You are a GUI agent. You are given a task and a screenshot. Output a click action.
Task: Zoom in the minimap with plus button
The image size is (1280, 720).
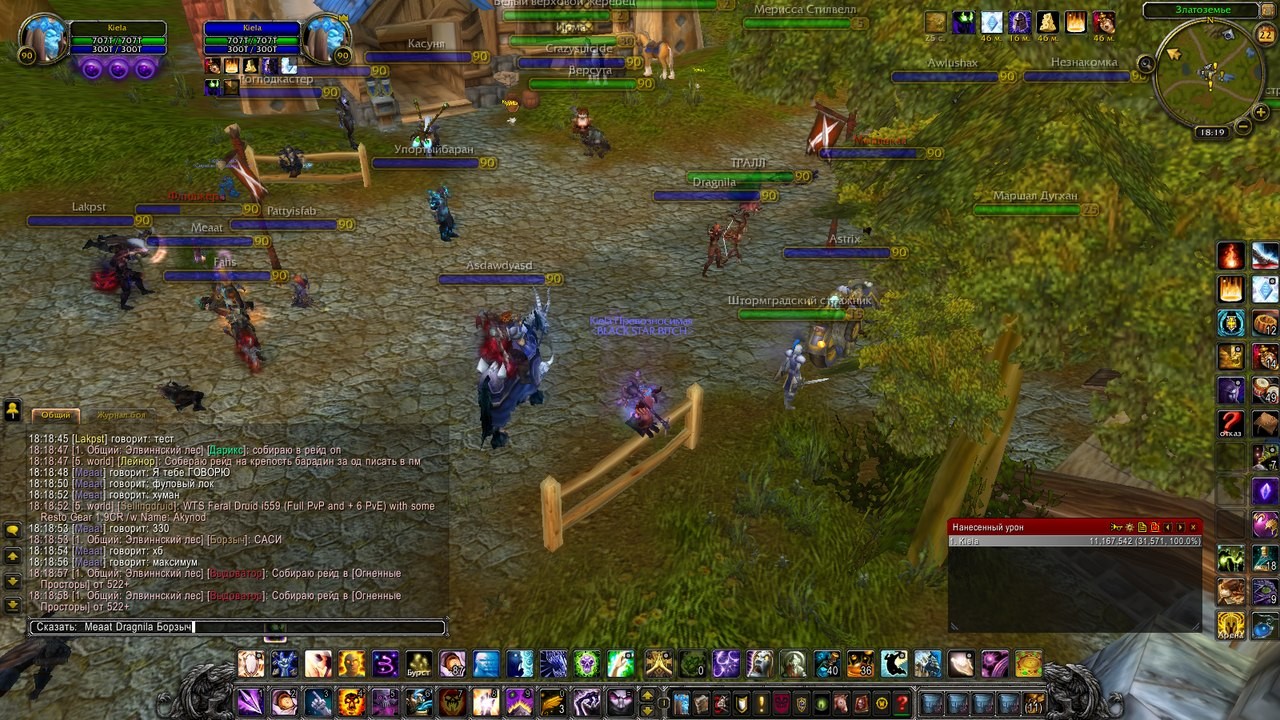(x=1262, y=113)
